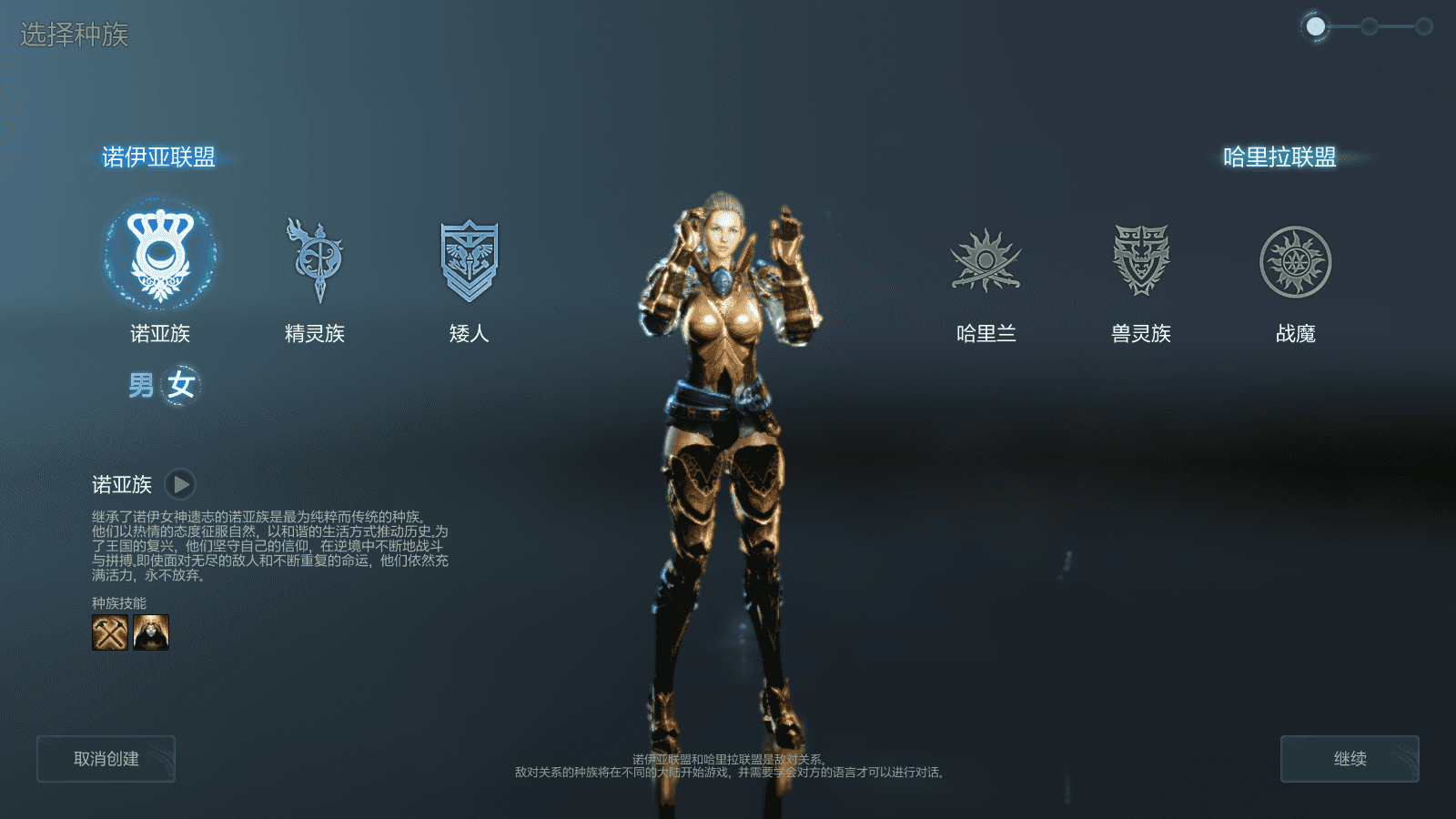Viewport: 1456px width, 819px height.
Task: Play the 诺亚族 introduction voiceover
Action: pos(181,483)
